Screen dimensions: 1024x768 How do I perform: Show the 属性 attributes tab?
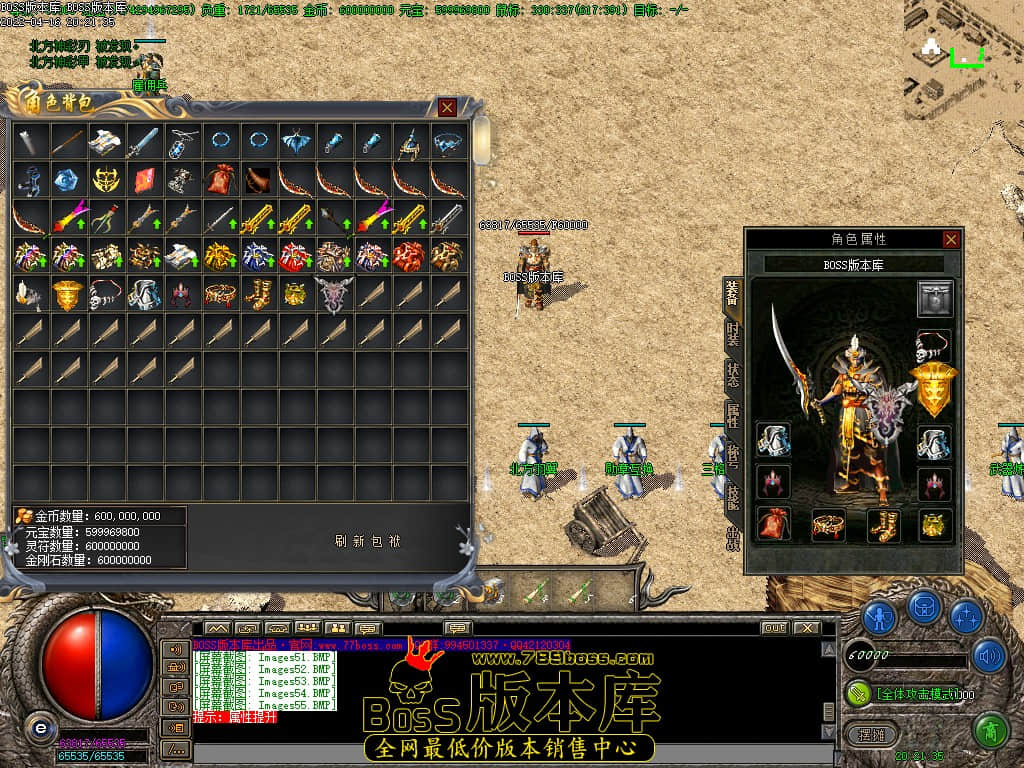[732, 417]
